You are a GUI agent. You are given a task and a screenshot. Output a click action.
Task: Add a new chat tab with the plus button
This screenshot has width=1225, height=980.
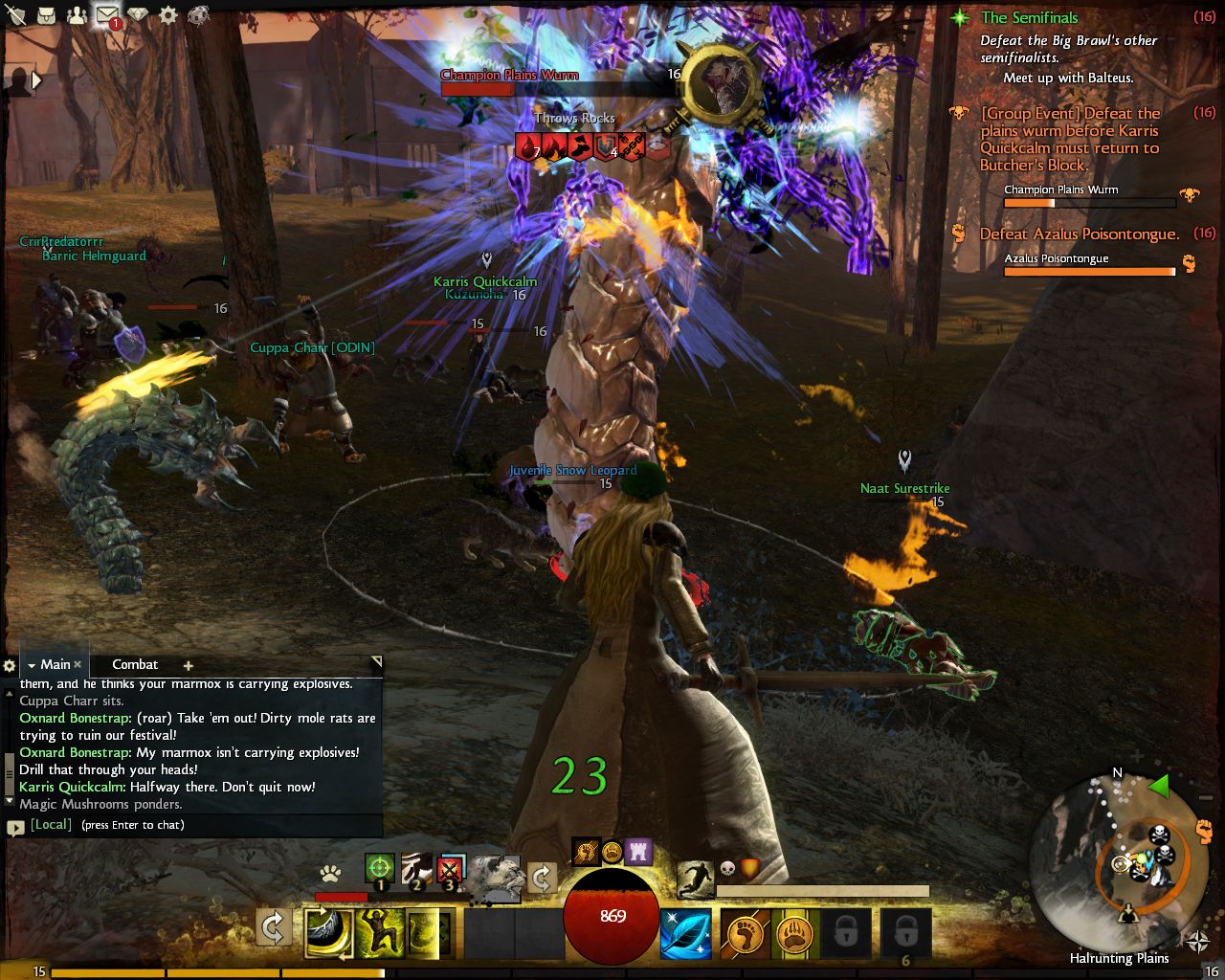point(189,664)
